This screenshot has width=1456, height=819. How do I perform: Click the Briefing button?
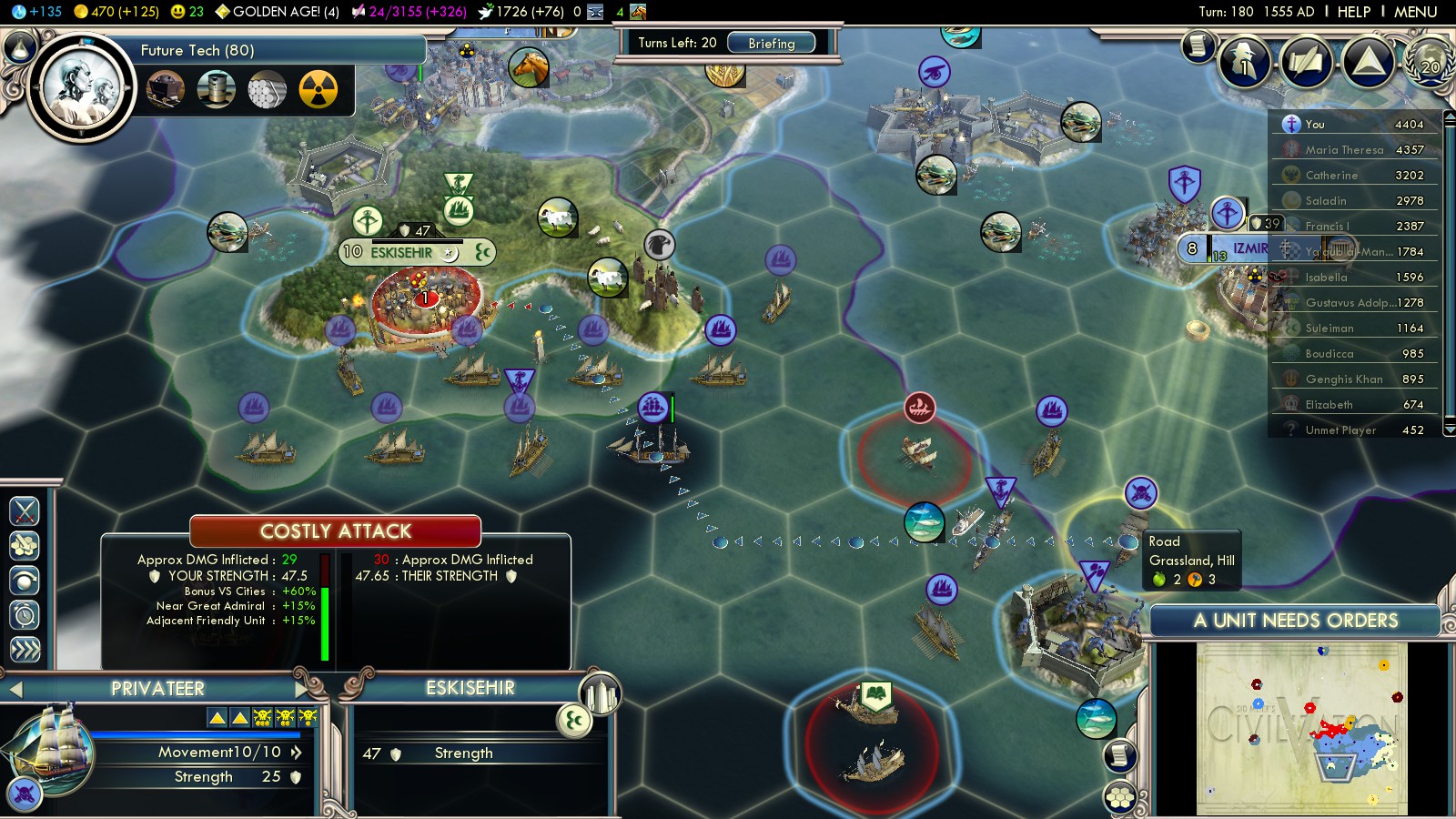(x=771, y=43)
